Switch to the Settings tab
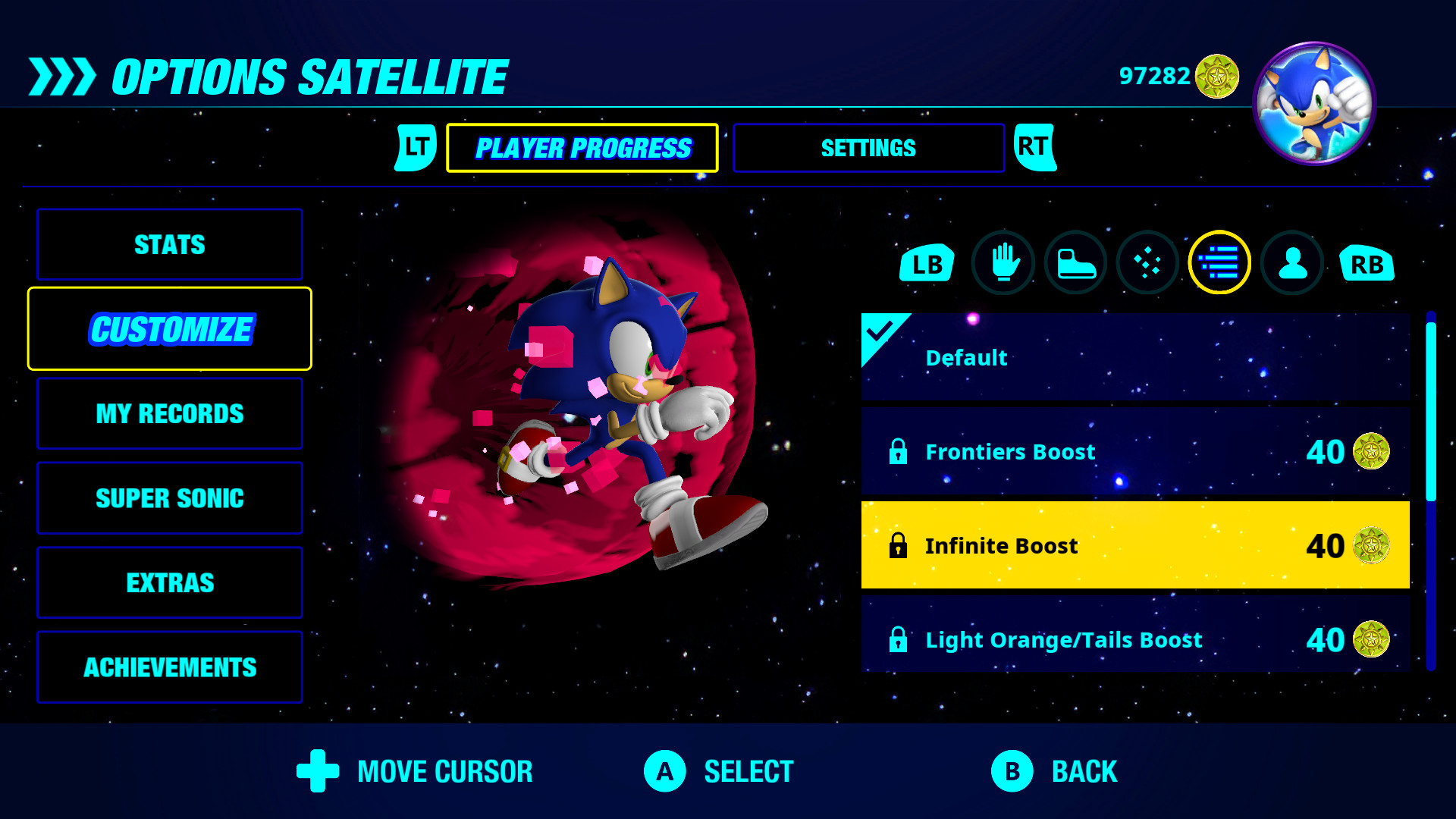This screenshot has height=819, width=1456. [868, 148]
